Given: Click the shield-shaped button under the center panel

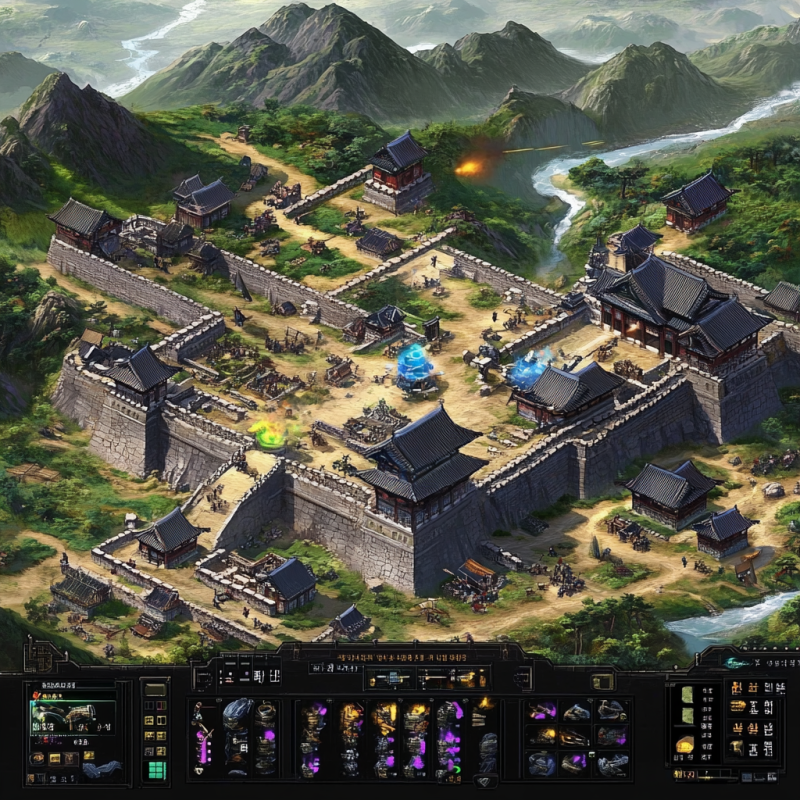Looking at the screenshot, I should pos(485,780).
